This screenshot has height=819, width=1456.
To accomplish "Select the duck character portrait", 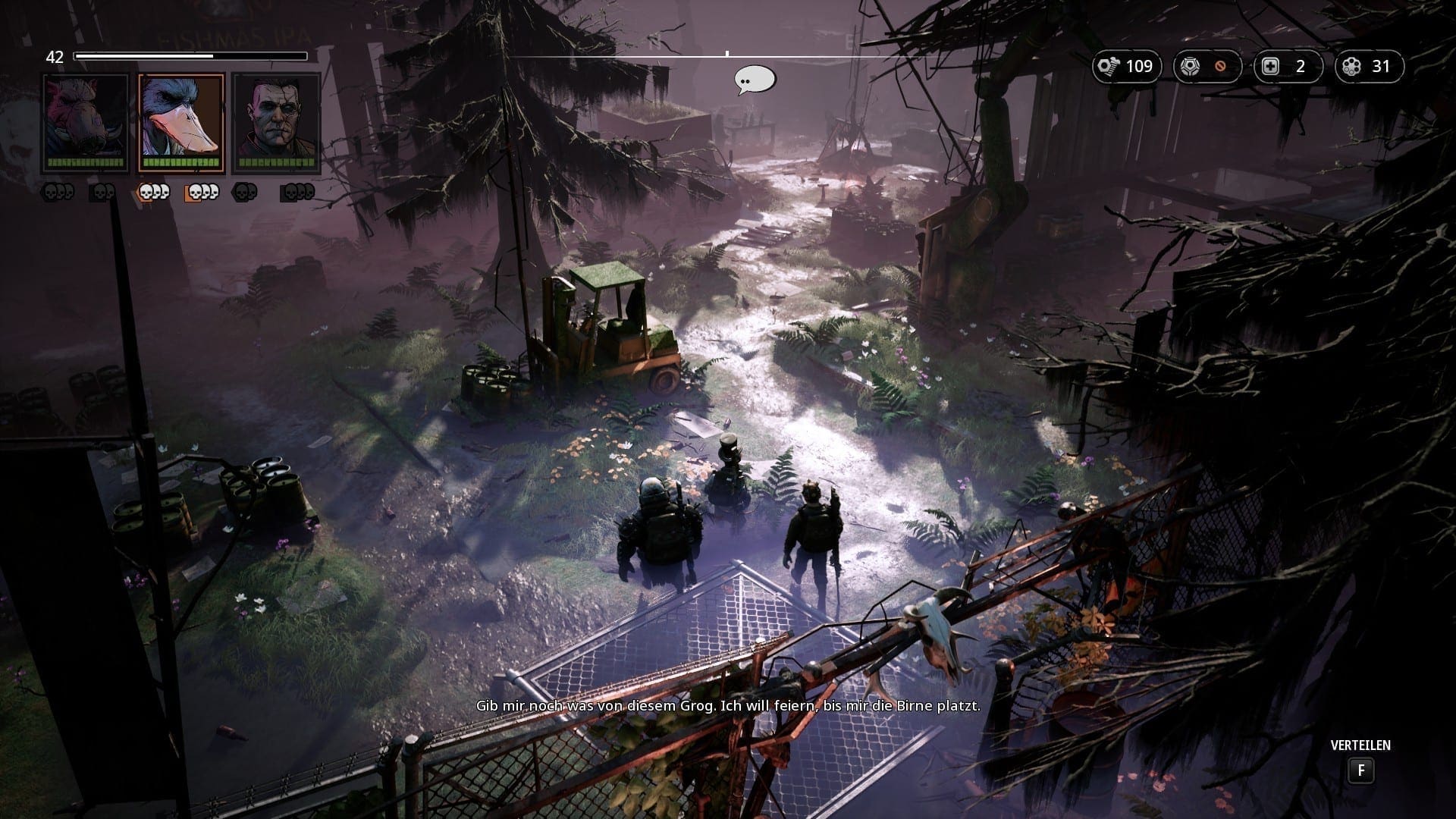I will pyautogui.click(x=181, y=123).
